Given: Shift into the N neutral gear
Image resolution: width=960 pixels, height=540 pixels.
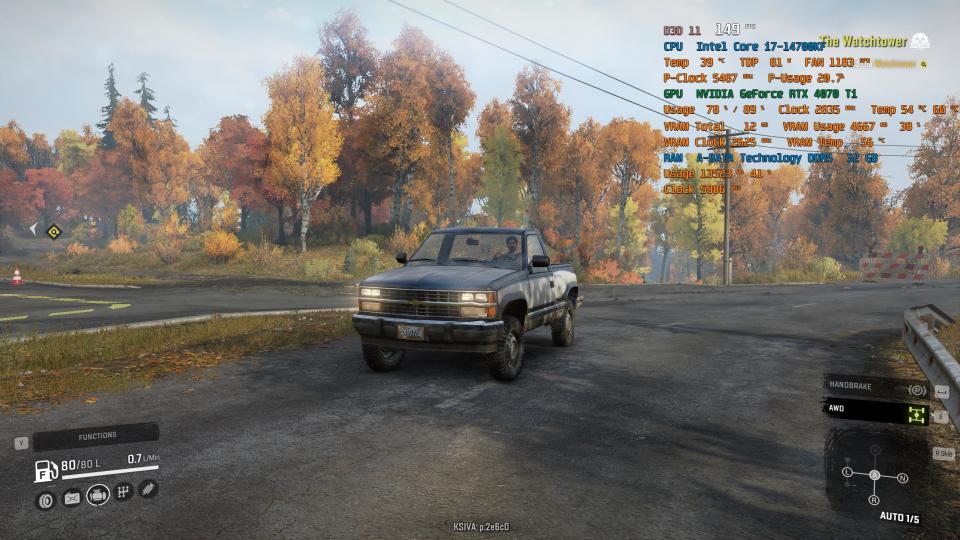Looking at the screenshot, I should (x=902, y=478).
